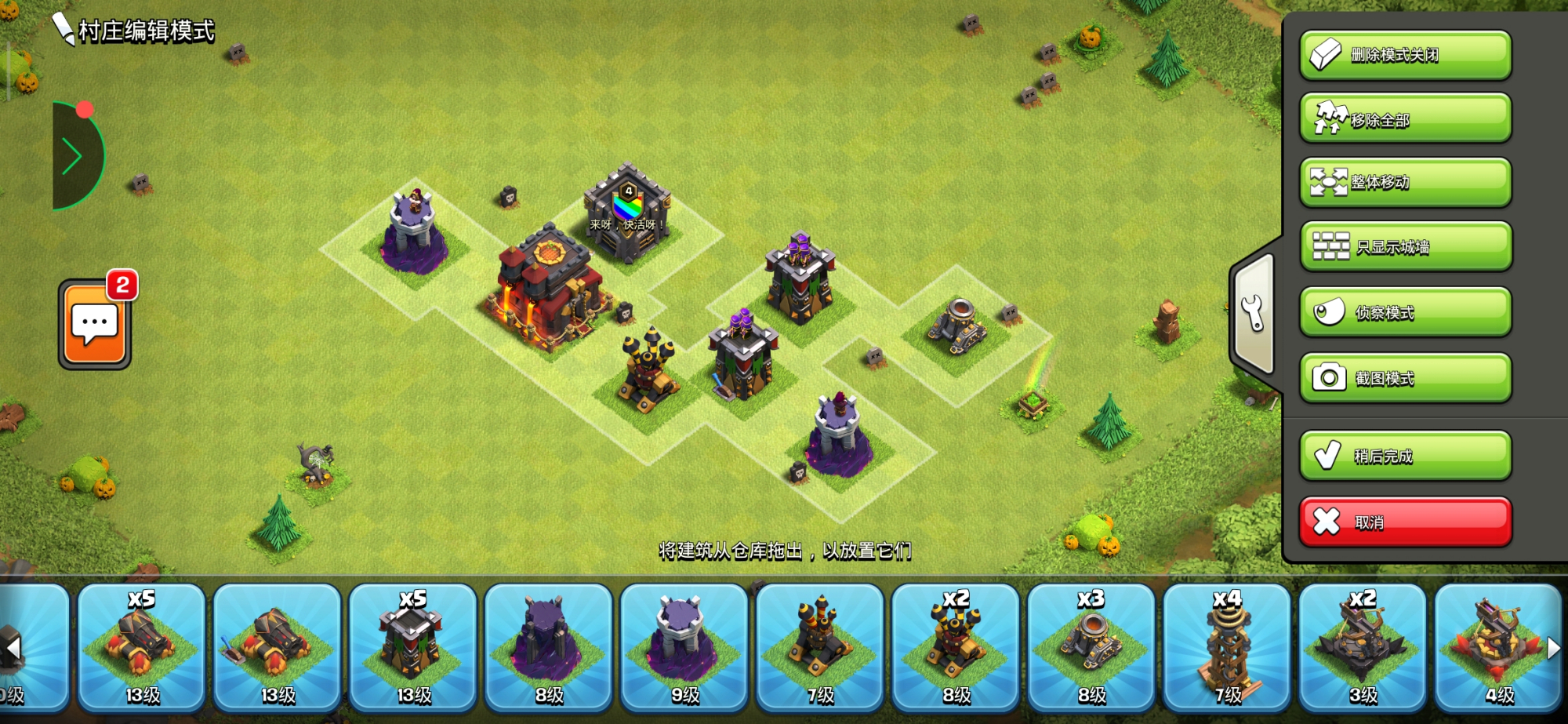Viewport: 1568px width, 724px height.
Task: Pick the x5 level 13 archer tower slot
Action: 413,647
